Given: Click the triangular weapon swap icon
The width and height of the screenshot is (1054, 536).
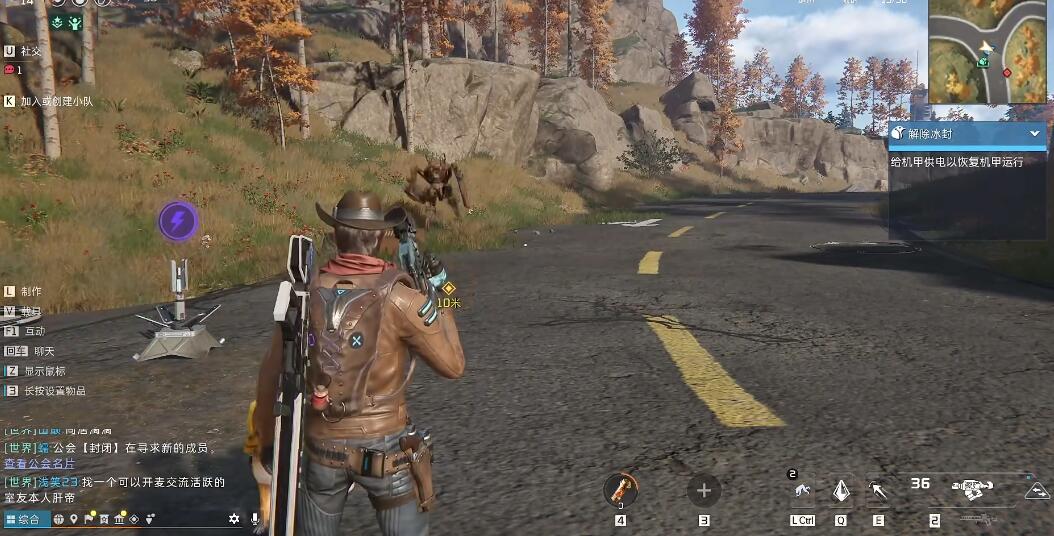Looking at the screenshot, I should tap(1036, 490).
